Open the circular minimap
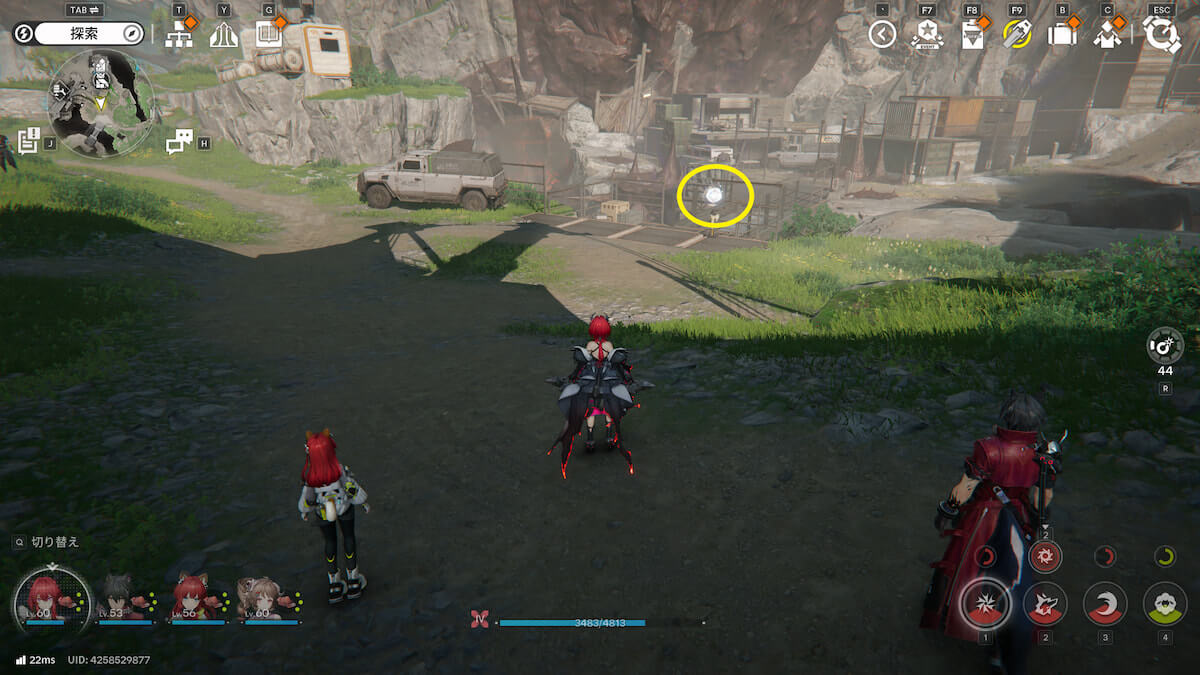This screenshot has height=675, width=1200. (x=100, y=103)
